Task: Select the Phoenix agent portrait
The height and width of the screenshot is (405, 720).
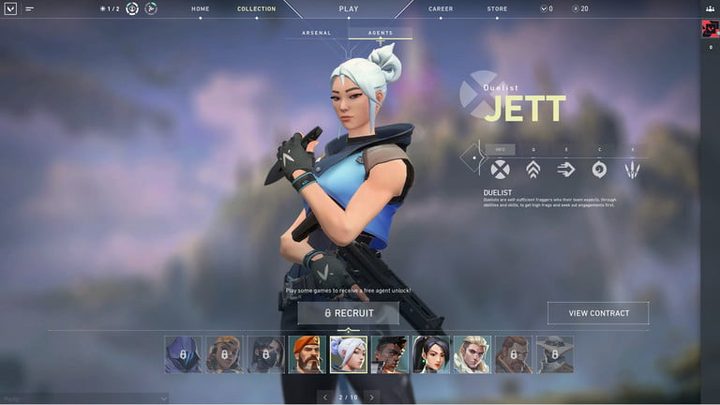Action: (389, 354)
